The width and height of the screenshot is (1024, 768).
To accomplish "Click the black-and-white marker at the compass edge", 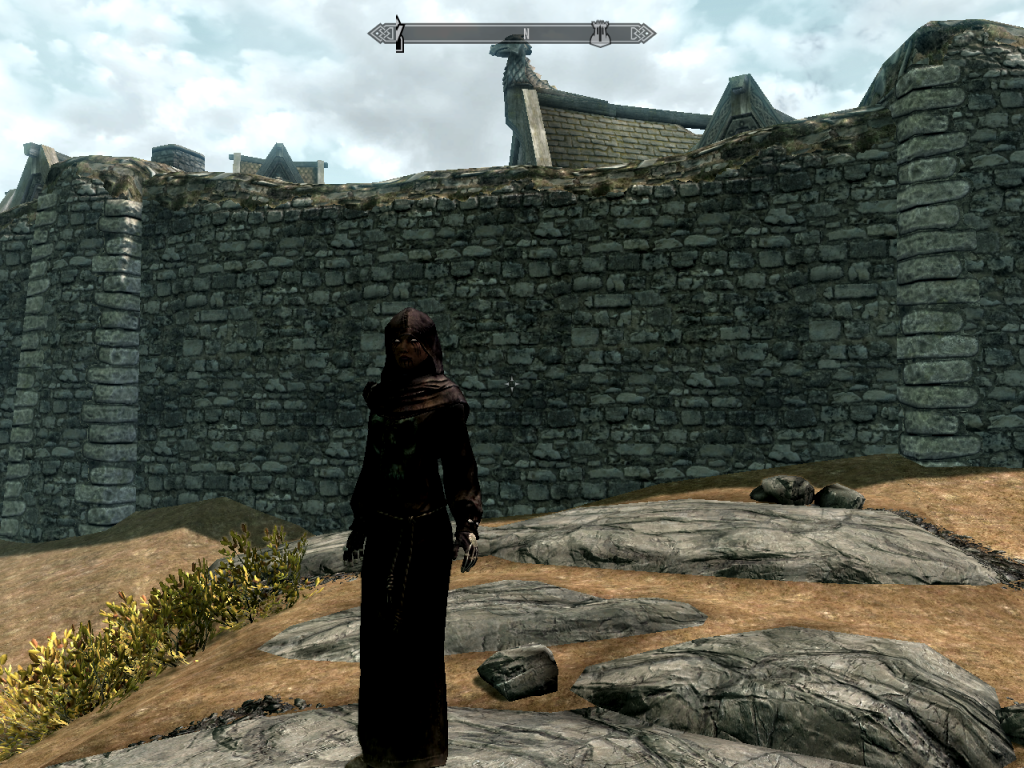I will point(399,34).
